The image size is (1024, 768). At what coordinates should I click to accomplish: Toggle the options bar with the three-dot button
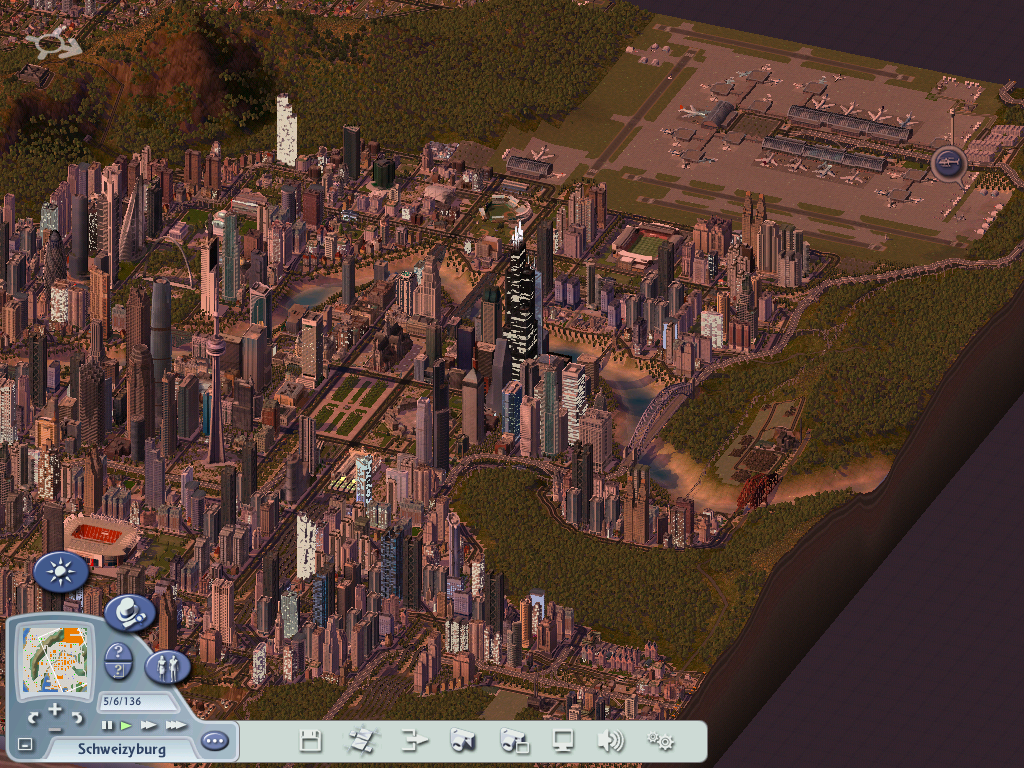coord(214,742)
